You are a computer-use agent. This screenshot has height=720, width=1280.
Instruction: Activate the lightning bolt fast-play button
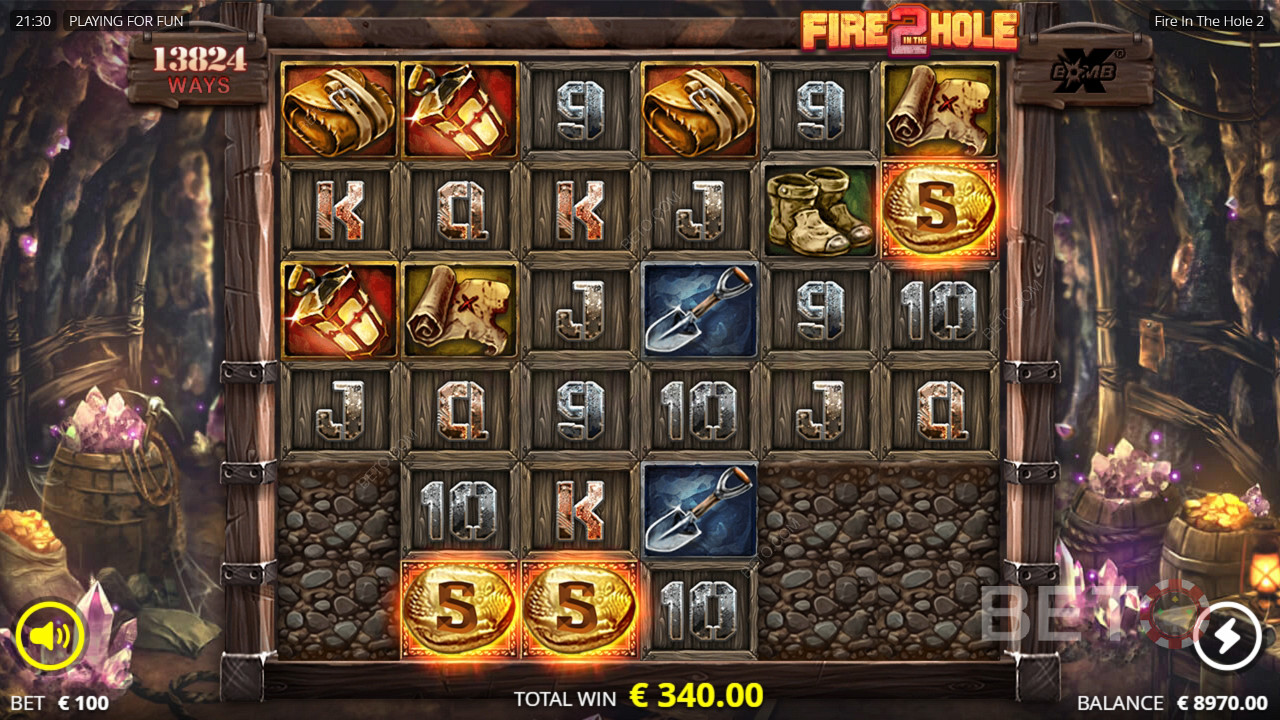click(1227, 635)
